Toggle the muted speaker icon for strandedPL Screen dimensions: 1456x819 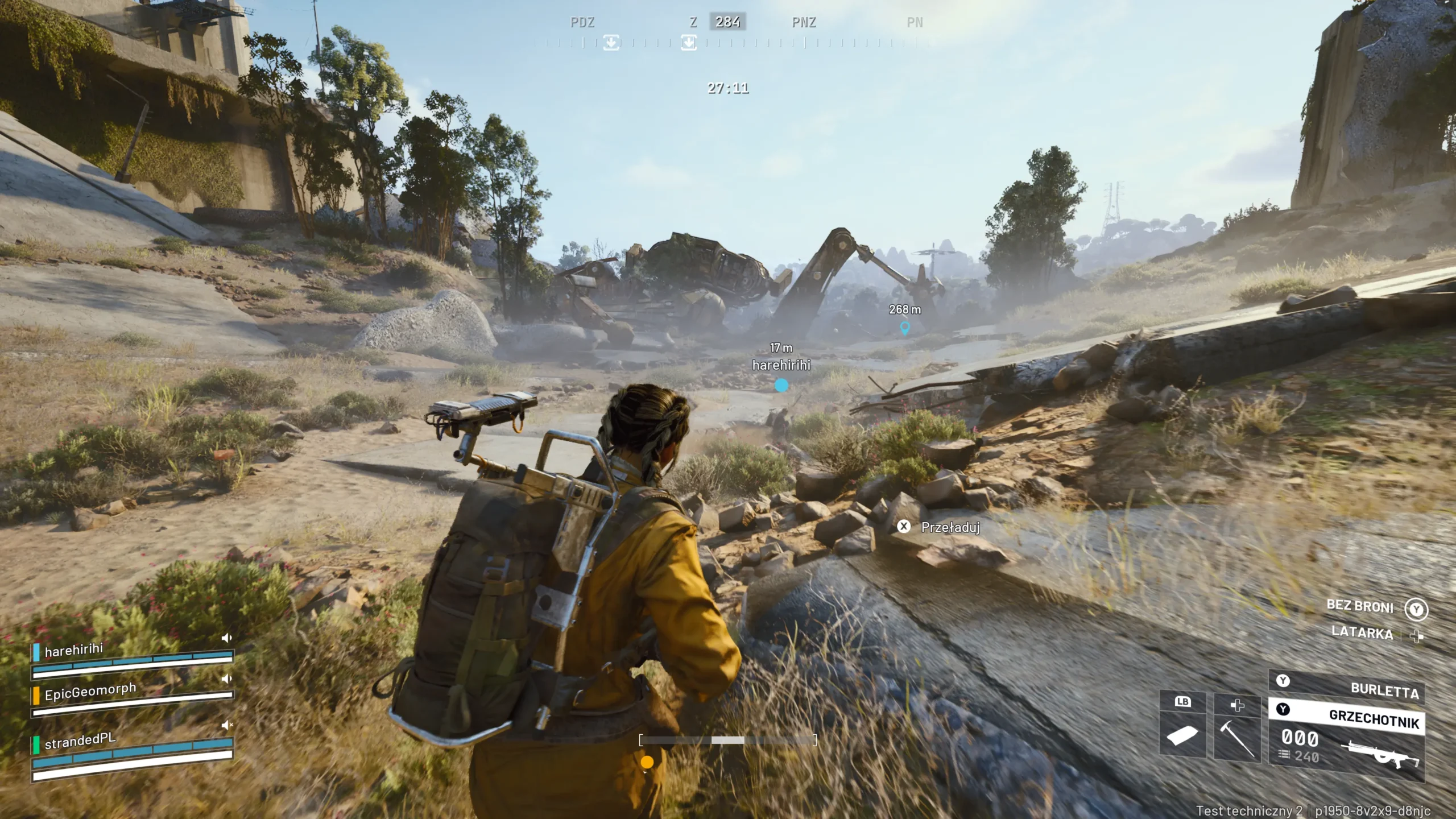click(x=227, y=725)
